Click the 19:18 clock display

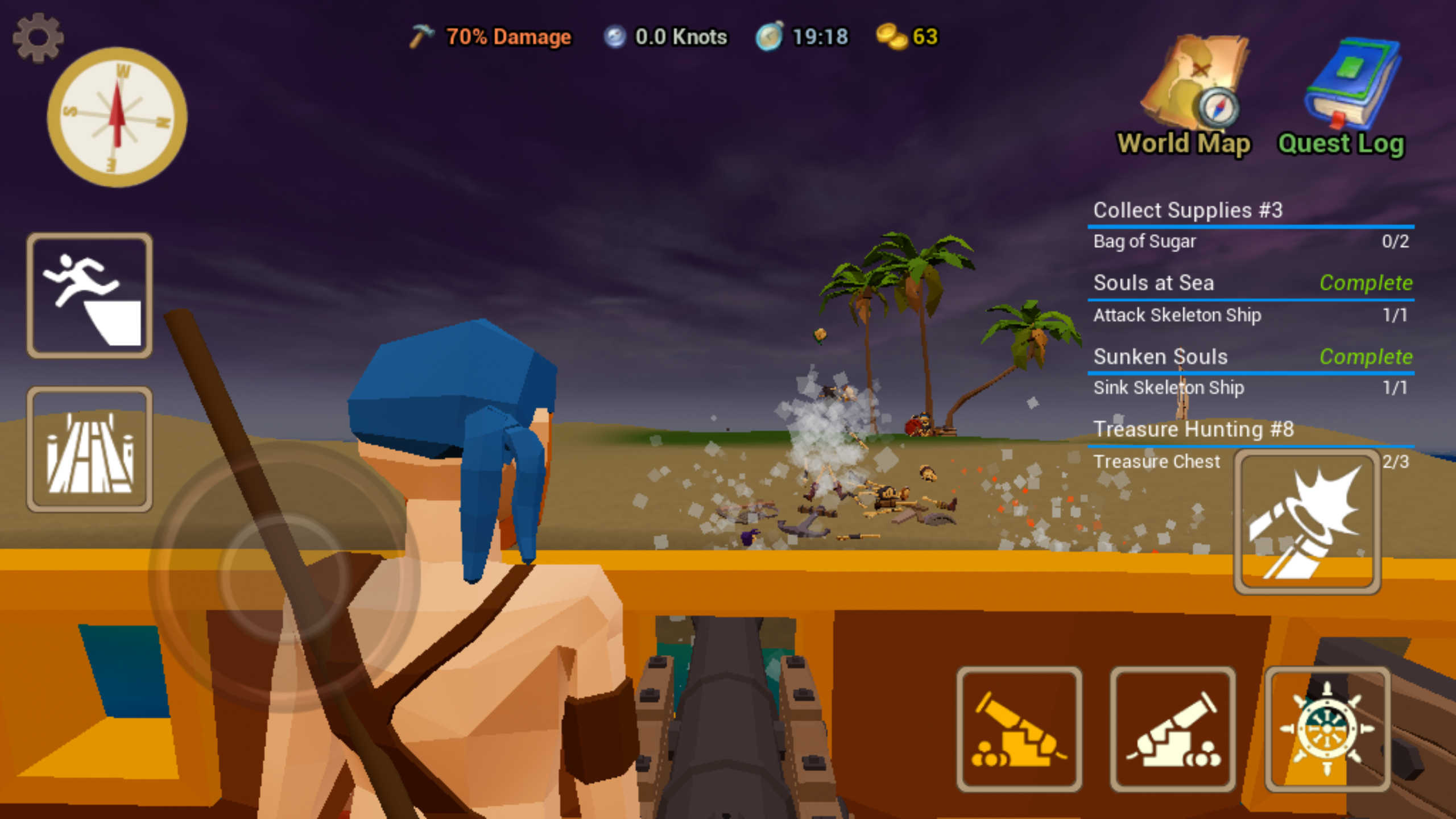click(x=802, y=36)
